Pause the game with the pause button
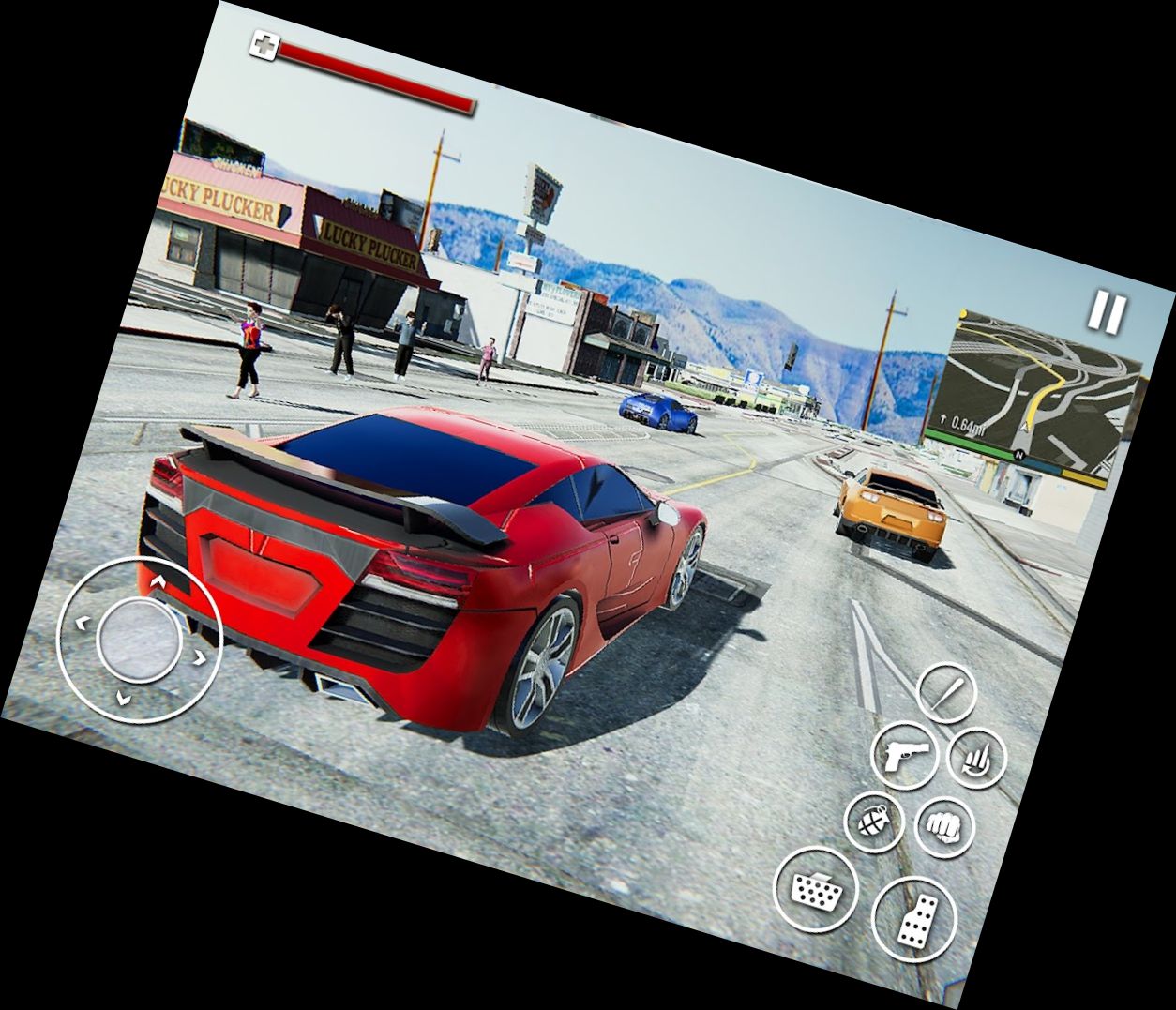1176x1010 pixels. 1107,312
